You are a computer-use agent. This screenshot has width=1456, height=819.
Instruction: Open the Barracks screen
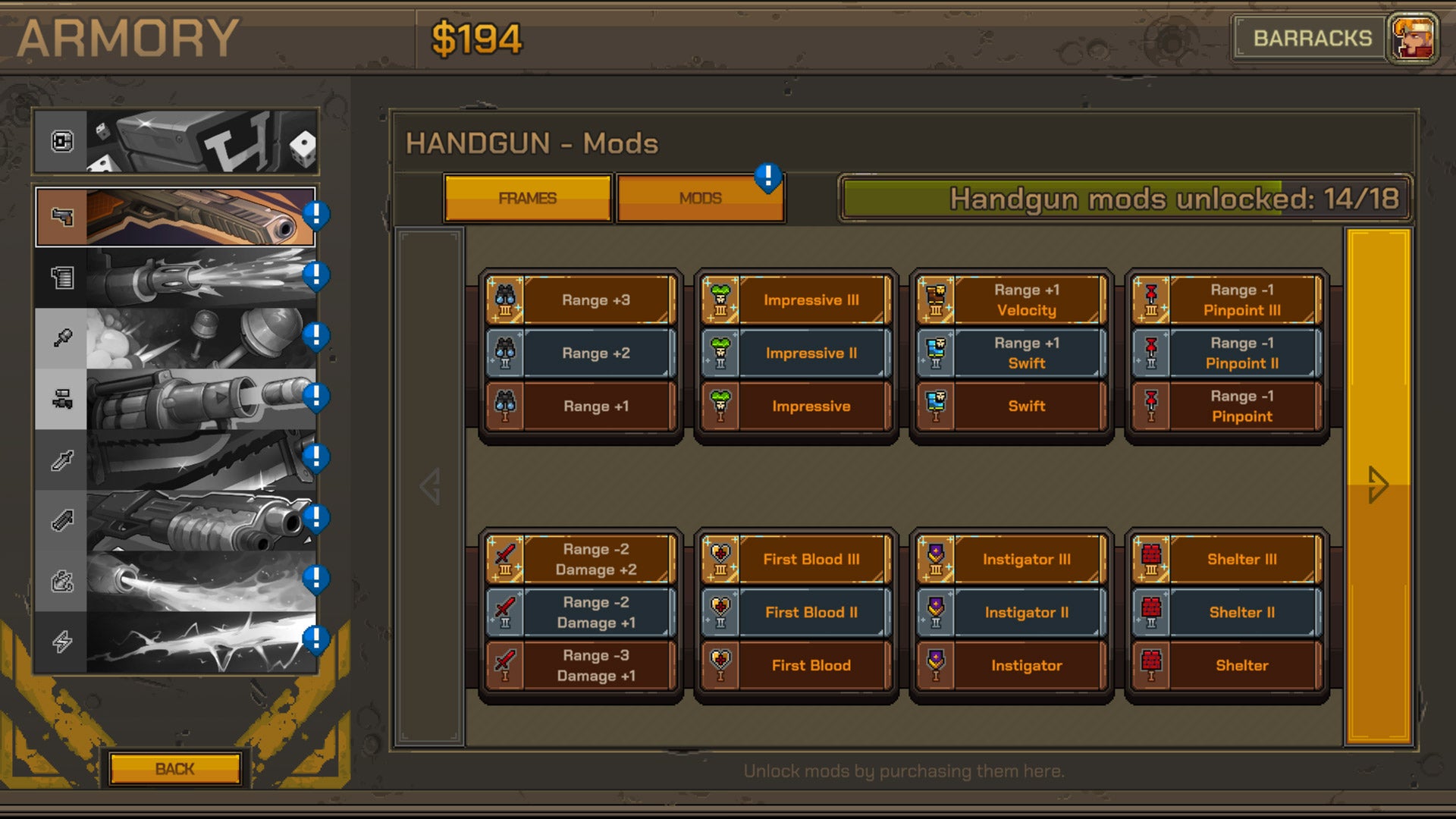tap(1312, 38)
